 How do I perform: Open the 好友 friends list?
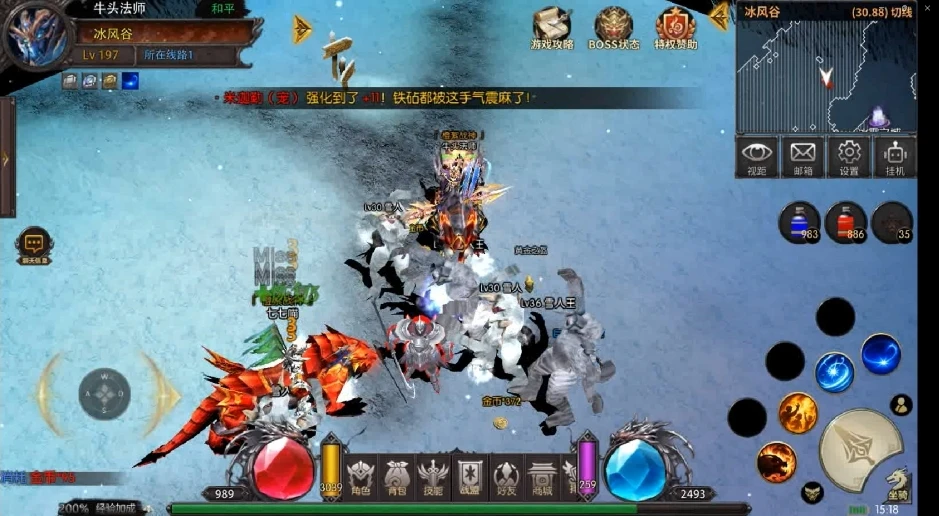point(506,476)
